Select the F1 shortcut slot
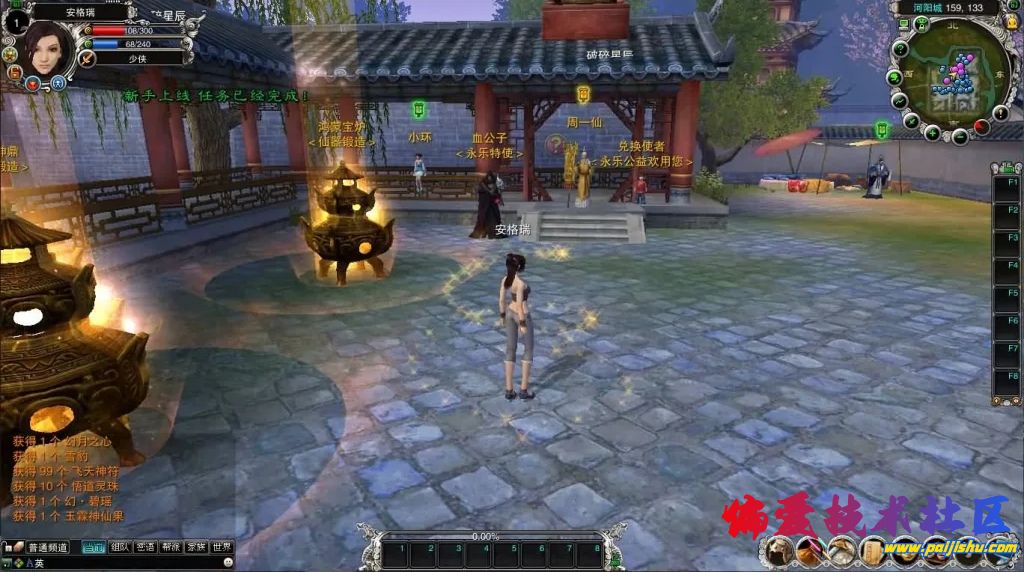The image size is (1024, 572). click(x=1006, y=184)
